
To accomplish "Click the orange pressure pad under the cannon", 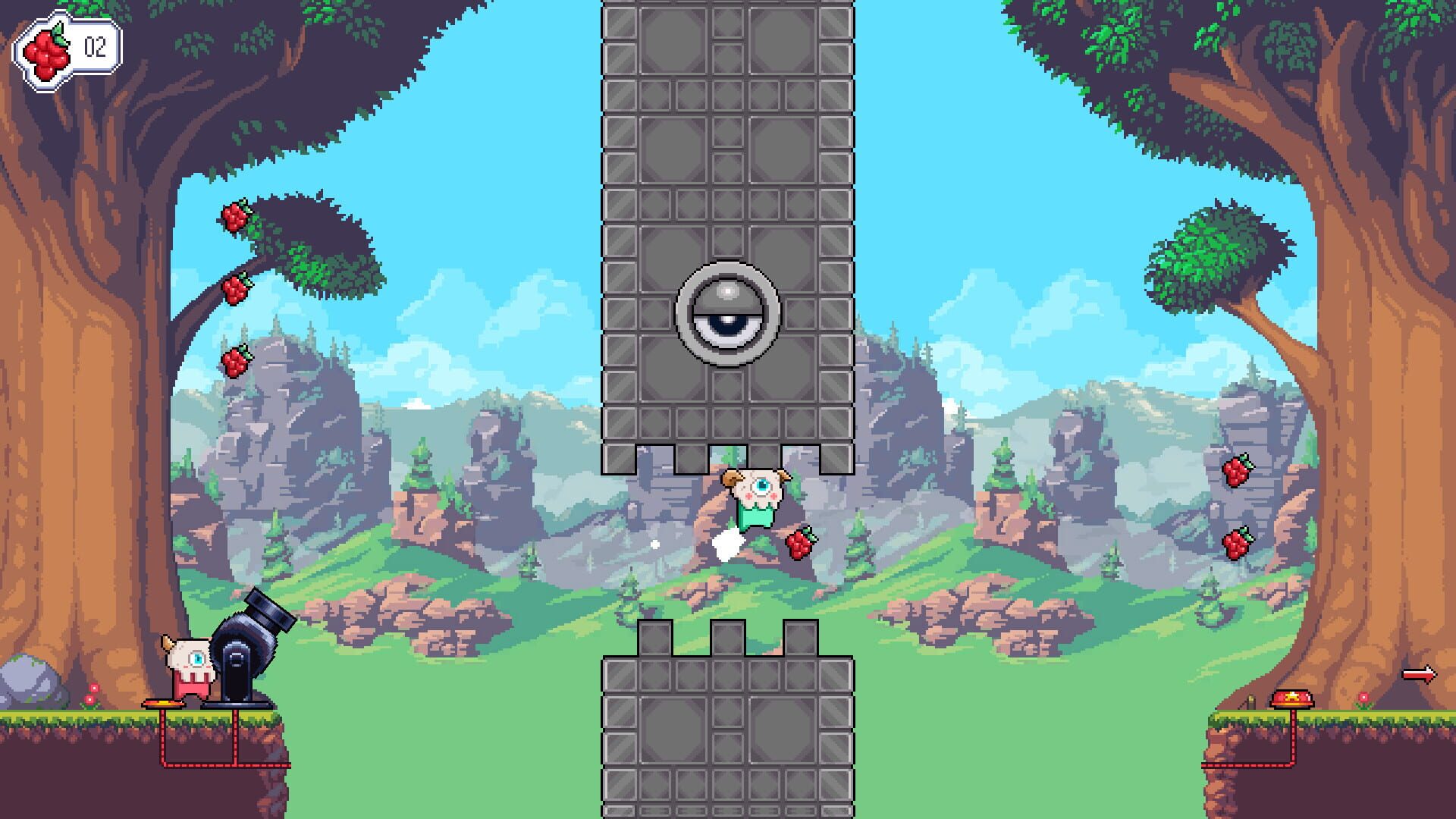I will (x=164, y=704).
